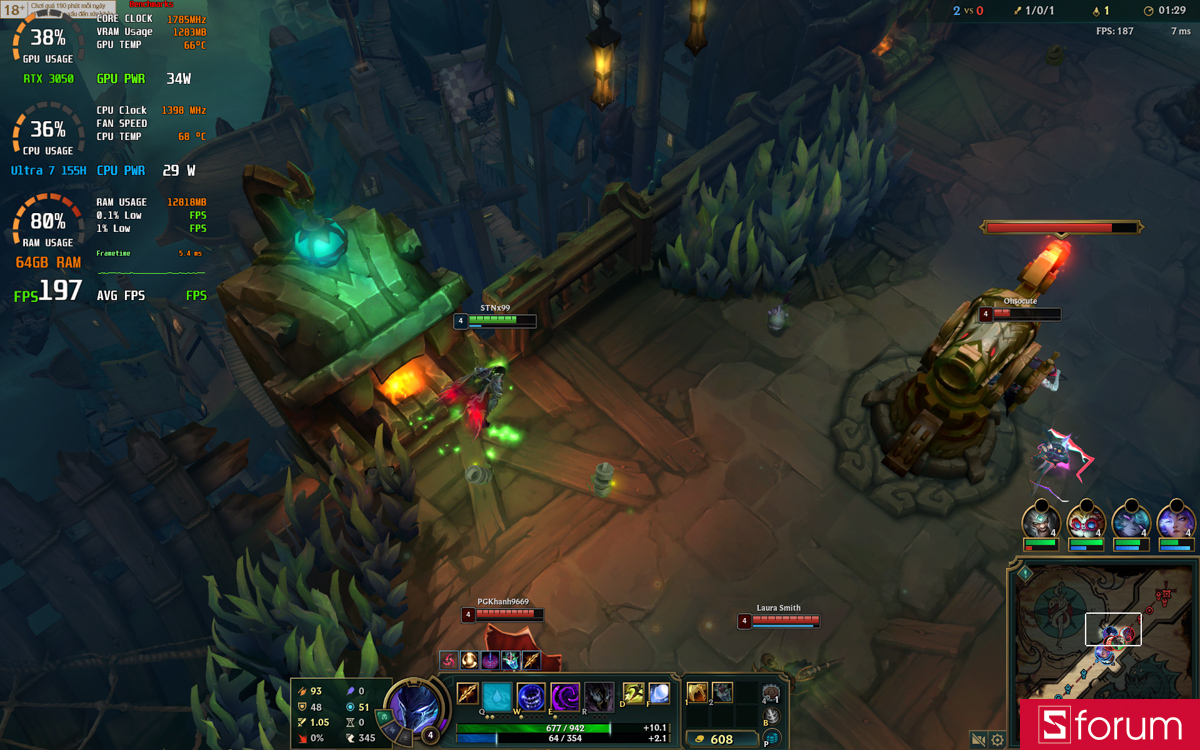Viewport: 1200px width, 750px height.
Task: Toggle the camera lock button
Action: (978, 740)
